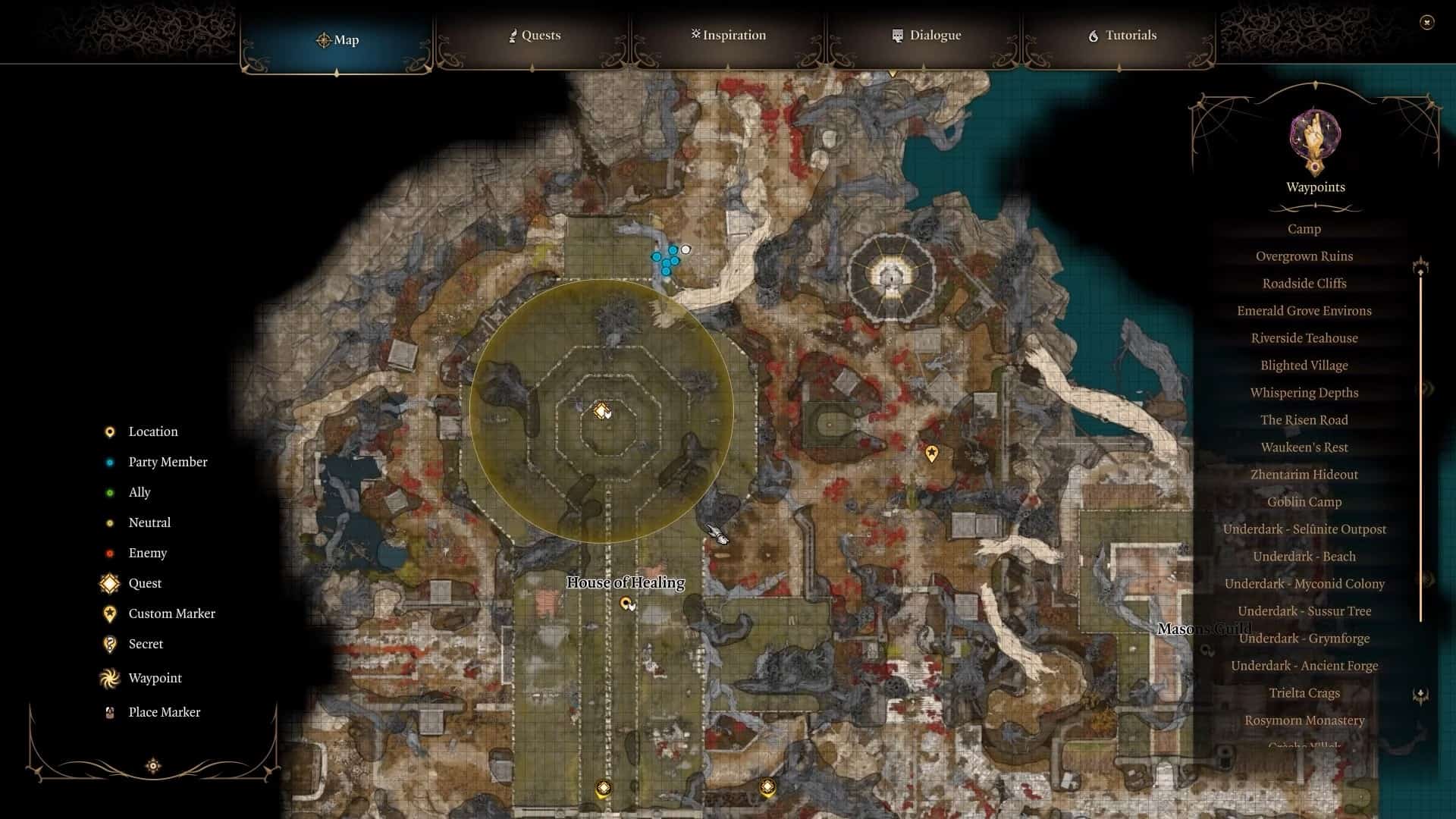This screenshot has width=1456, height=819.
Task: Select the orange custom star marker on map
Action: 931,453
